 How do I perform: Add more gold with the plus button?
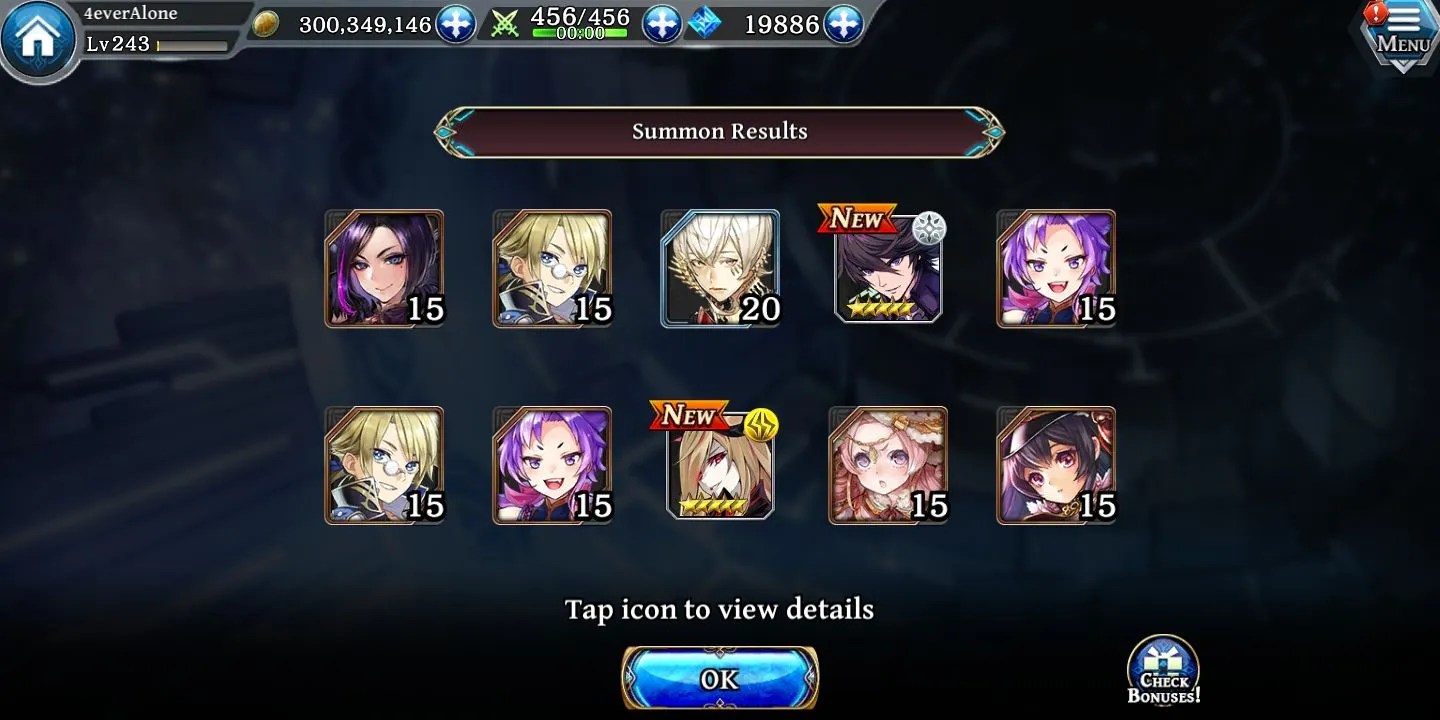tap(456, 24)
